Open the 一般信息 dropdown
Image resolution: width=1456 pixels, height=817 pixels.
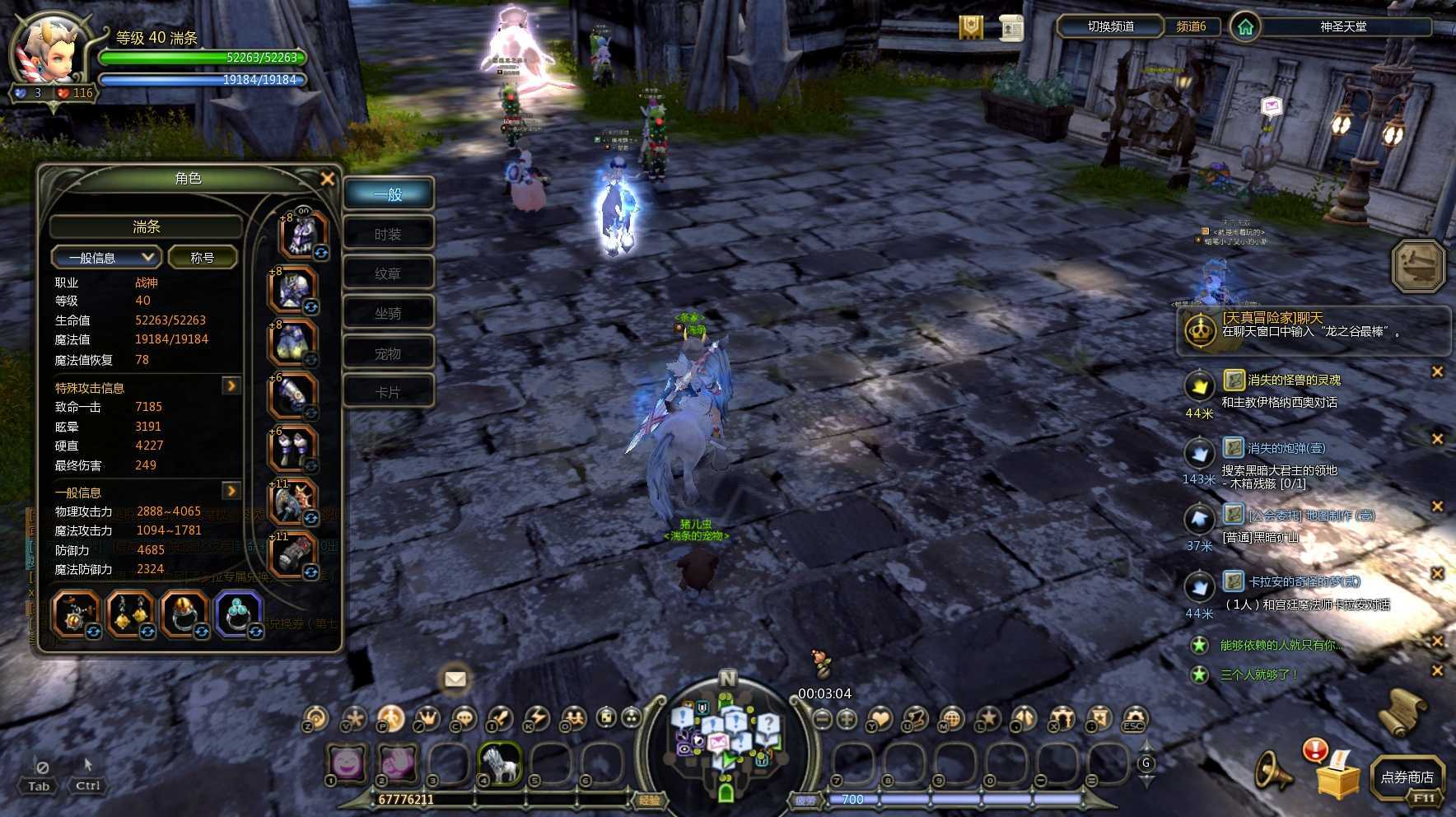pos(105,258)
